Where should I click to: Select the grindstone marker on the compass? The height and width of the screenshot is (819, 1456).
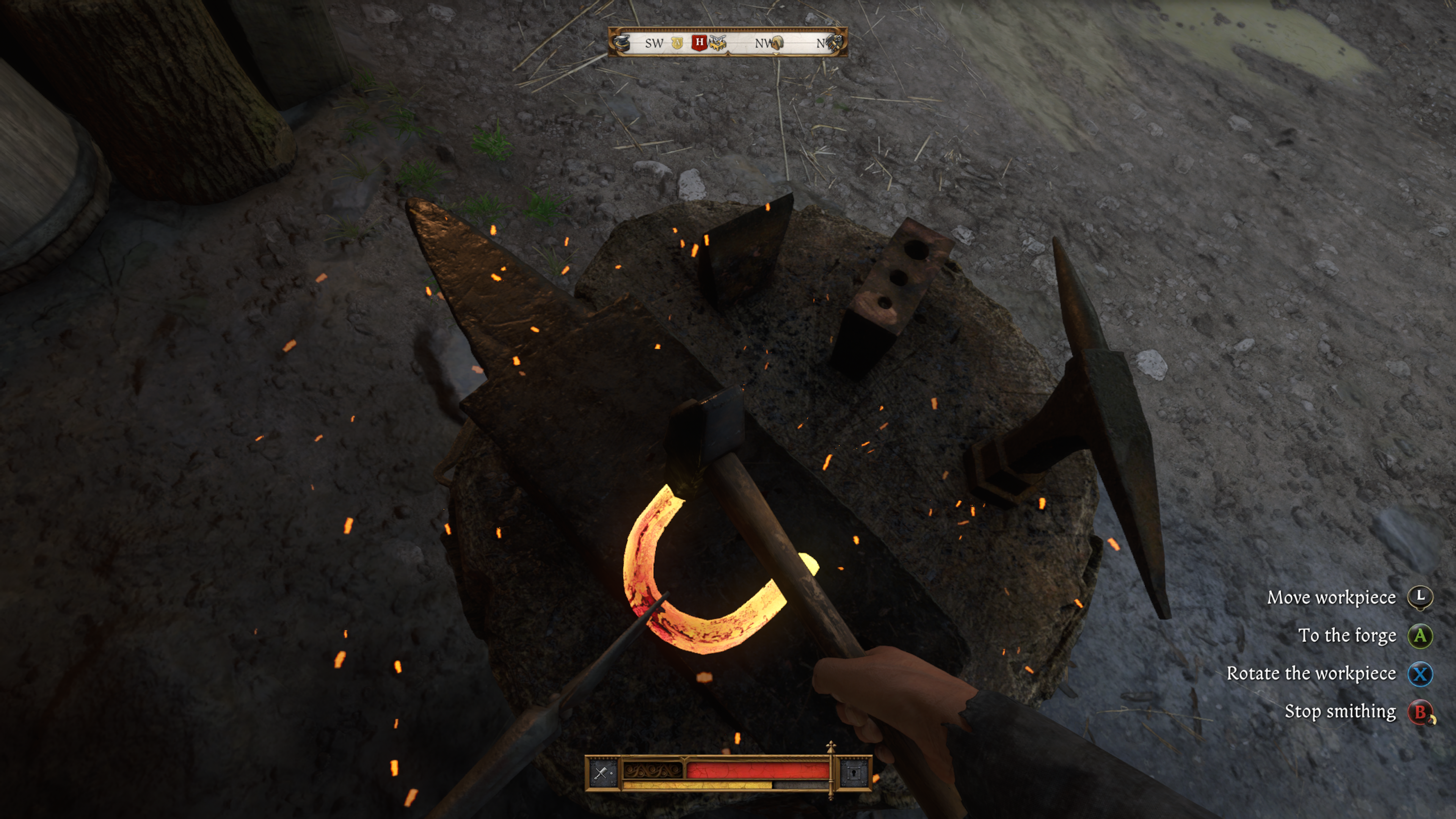click(778, 43)
